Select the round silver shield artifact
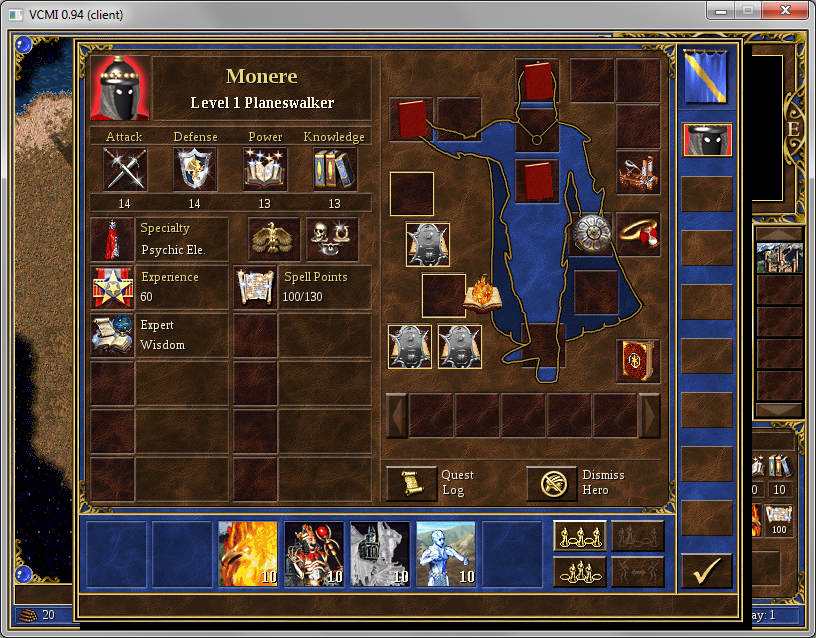Viewport: 816px width, 638px height. coord(592,234)
